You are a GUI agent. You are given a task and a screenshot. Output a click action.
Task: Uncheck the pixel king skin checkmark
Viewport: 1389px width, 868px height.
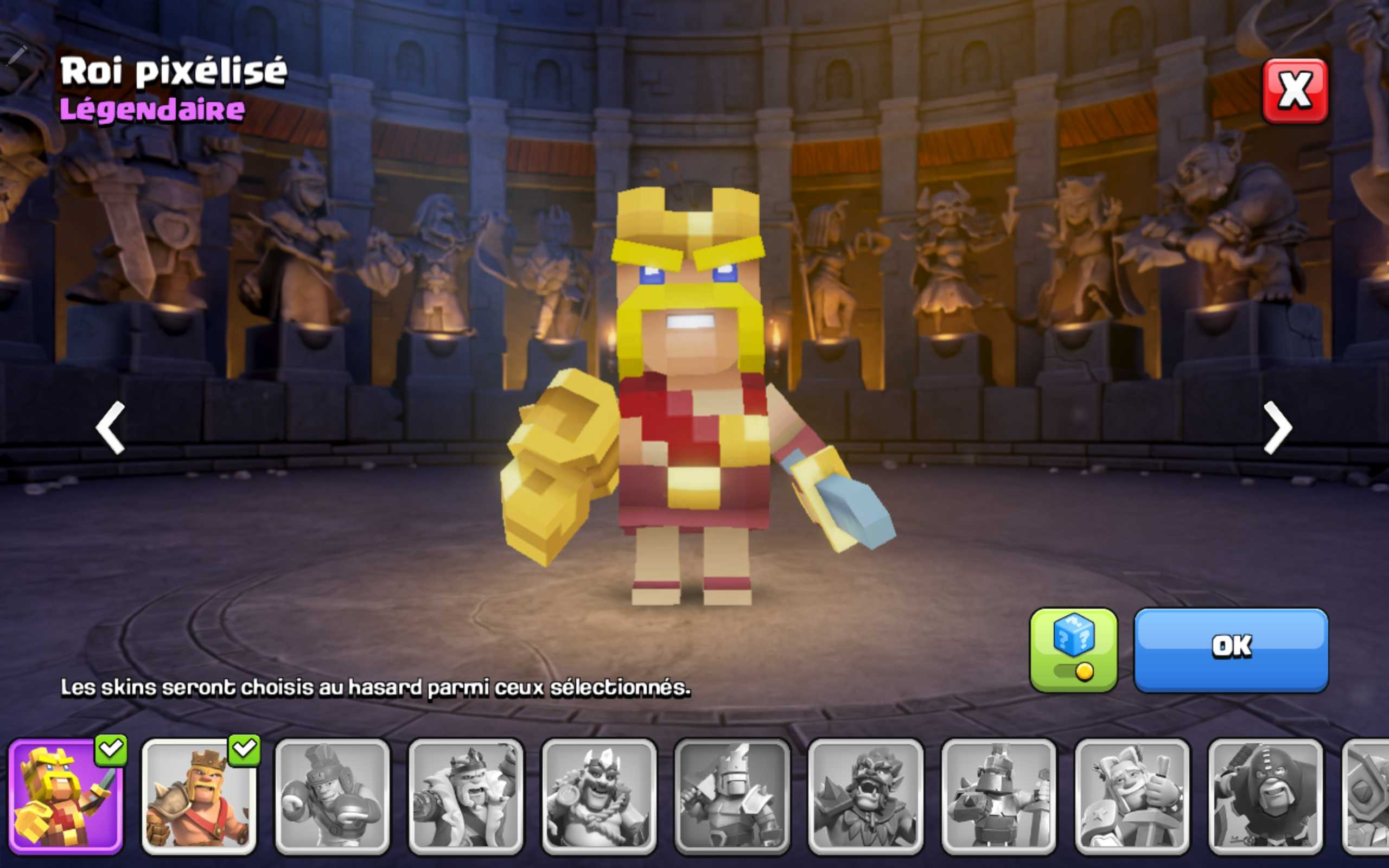(x=111, y=749)
